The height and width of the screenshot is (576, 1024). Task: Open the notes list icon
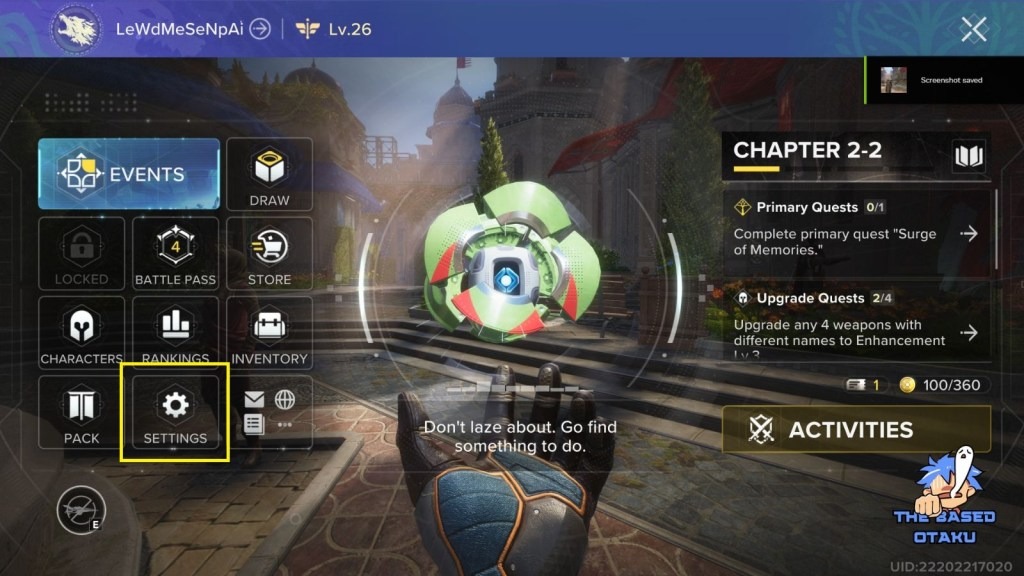(x=255, y=424)
